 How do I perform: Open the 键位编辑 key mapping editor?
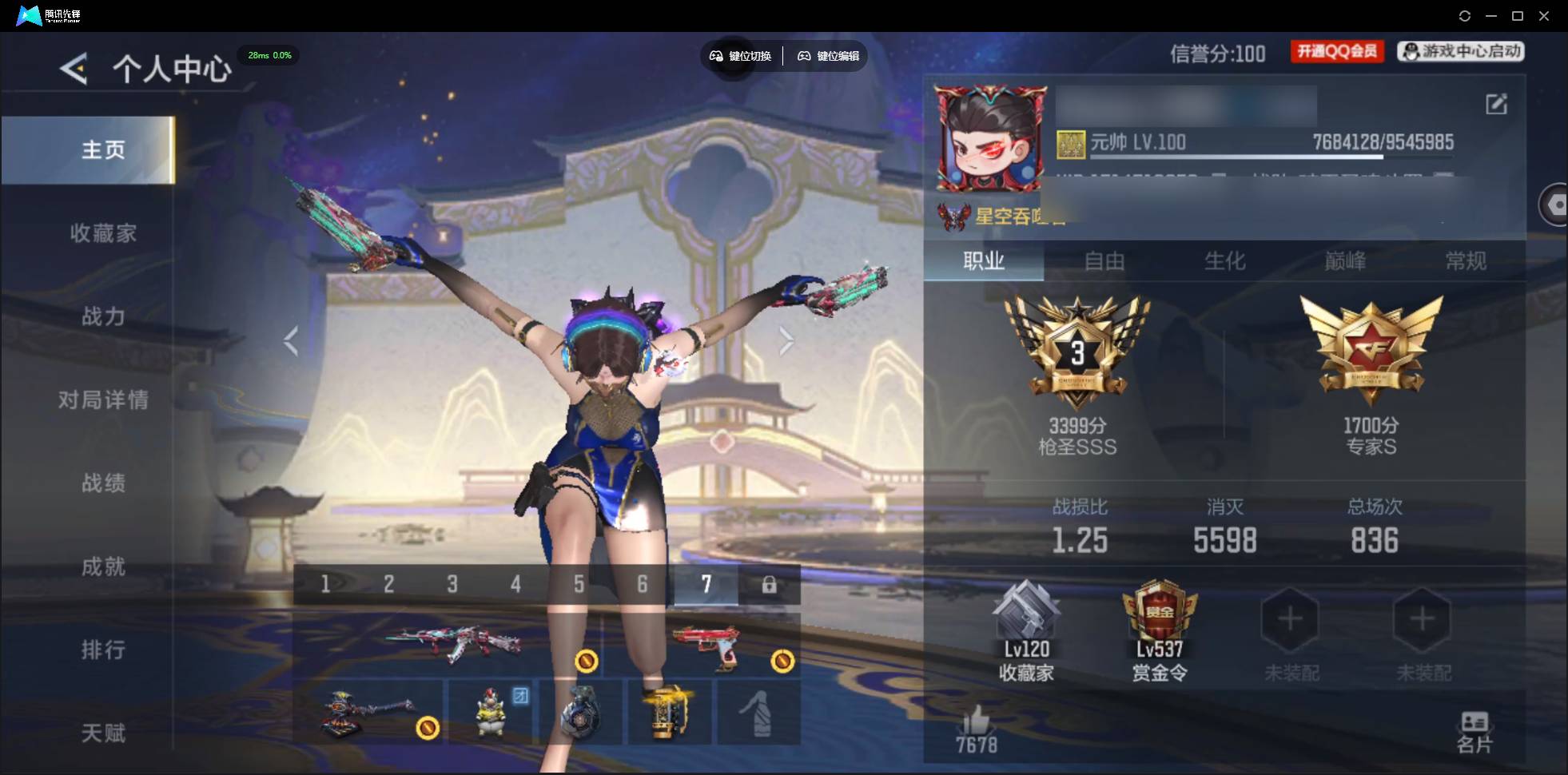829,56
